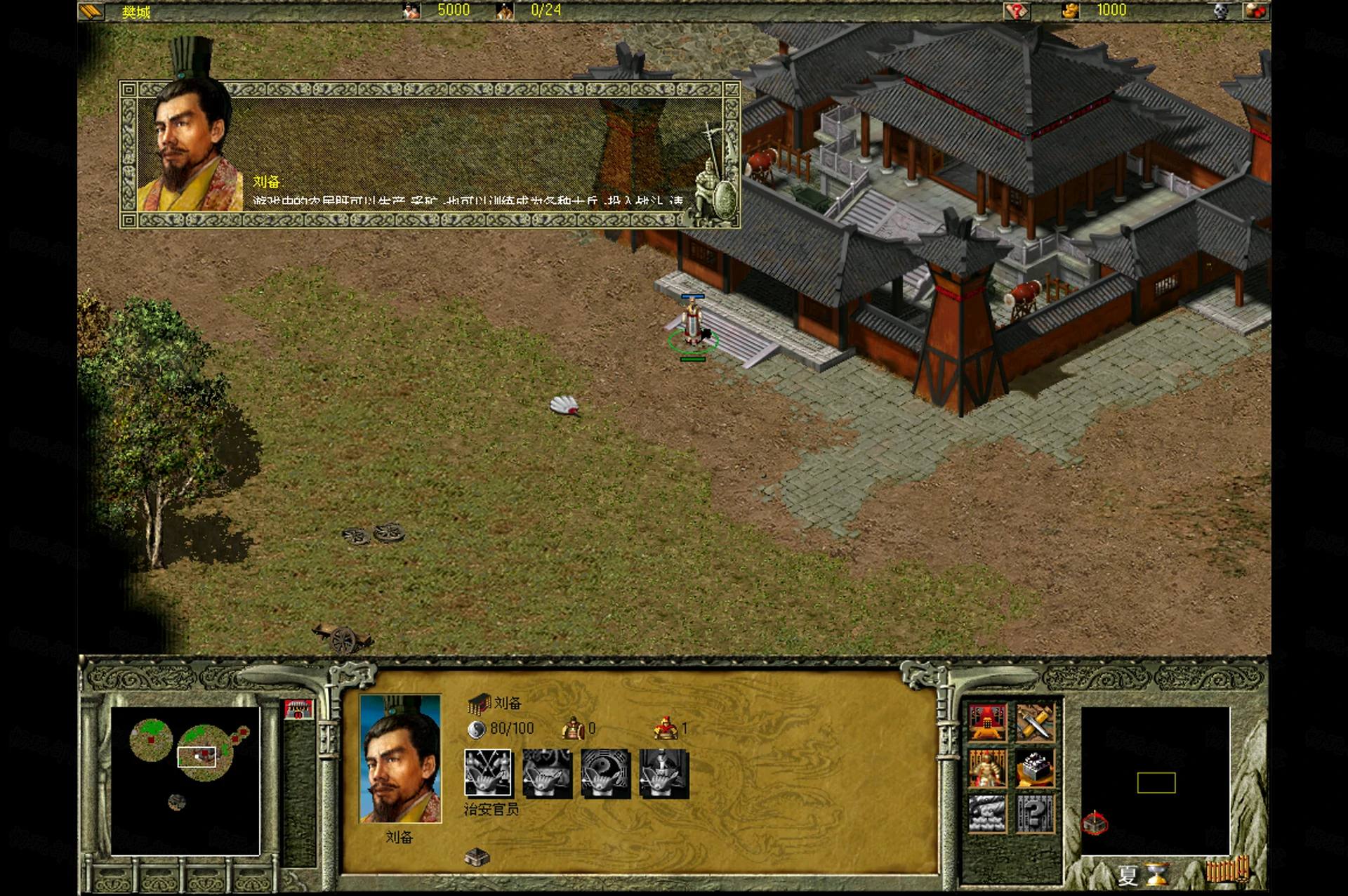Viewport: 1348px width, 896px height.
Task: Choose the 治安官员 crossed-spears post icon
Action: [488, 773]
